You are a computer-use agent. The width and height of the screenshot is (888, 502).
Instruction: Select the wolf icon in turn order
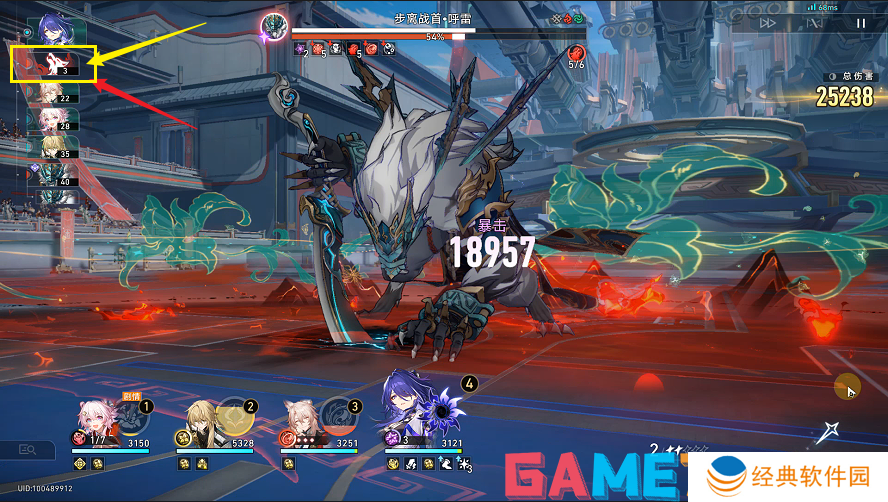[x=52, y=65]
